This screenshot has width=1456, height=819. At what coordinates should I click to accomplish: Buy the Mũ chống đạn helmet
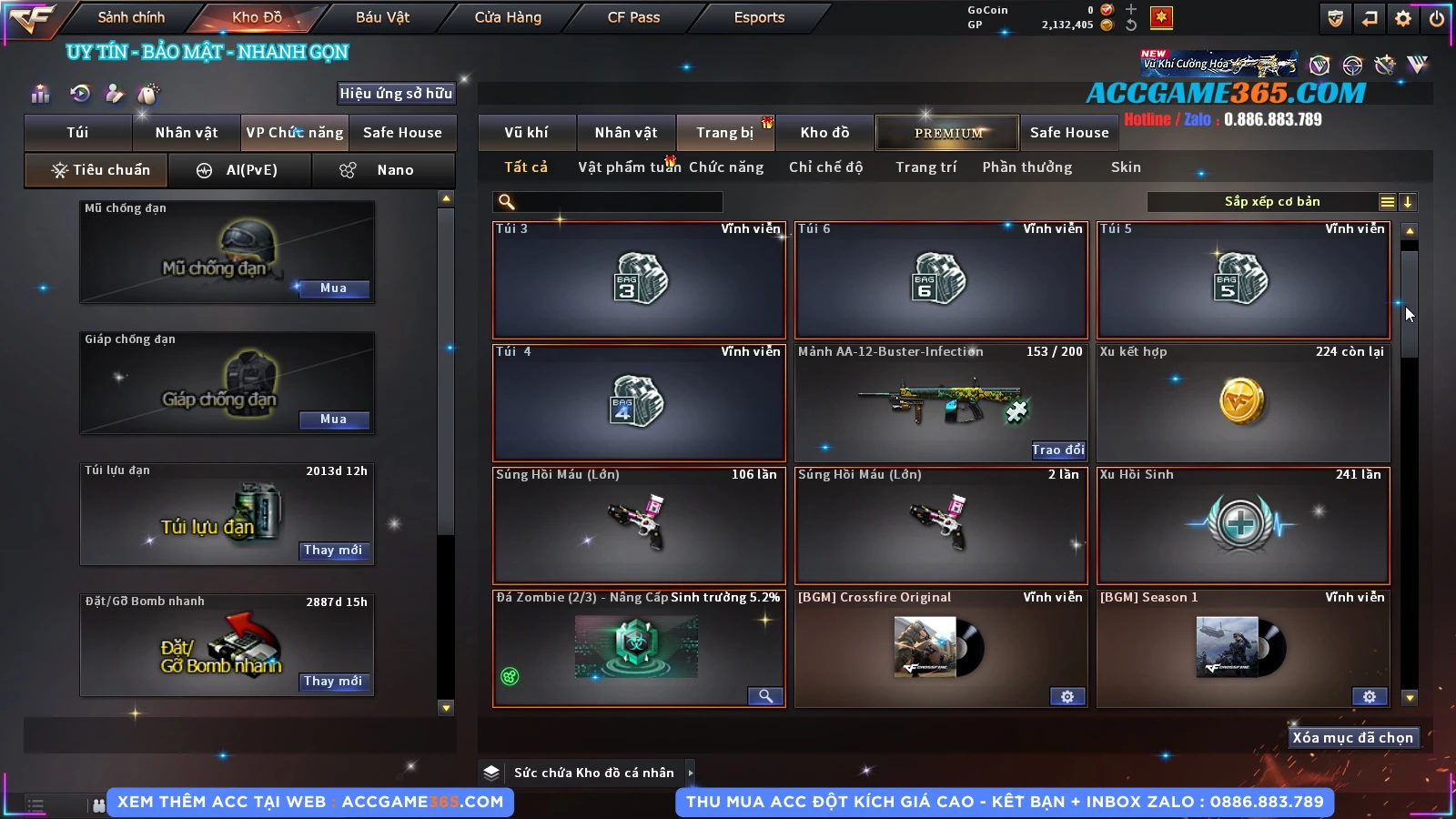[333, 288]
